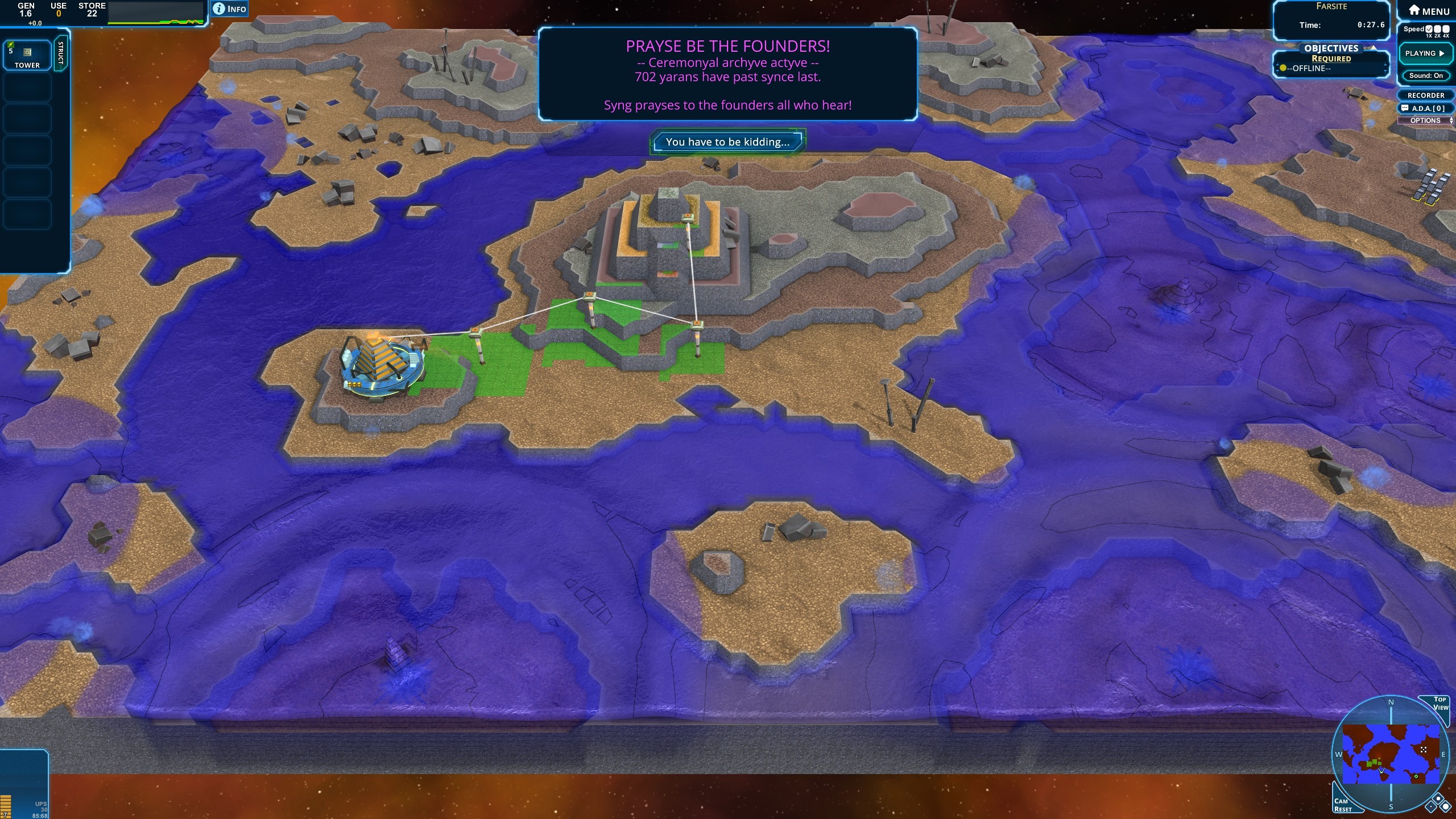The height and width of the screenshot is (819, 1456).
Task: Set game speed to 1X
Action: coord(1429,29)
